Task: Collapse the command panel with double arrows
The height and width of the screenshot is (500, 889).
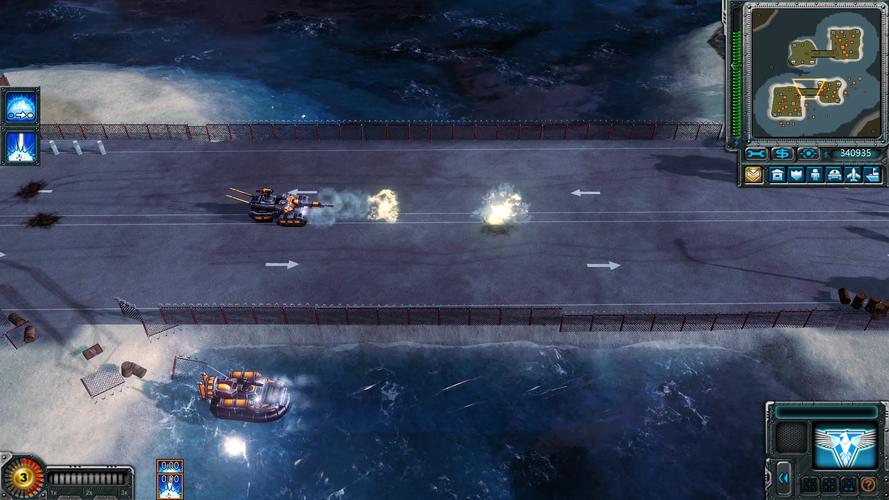Action: [783, 478]
